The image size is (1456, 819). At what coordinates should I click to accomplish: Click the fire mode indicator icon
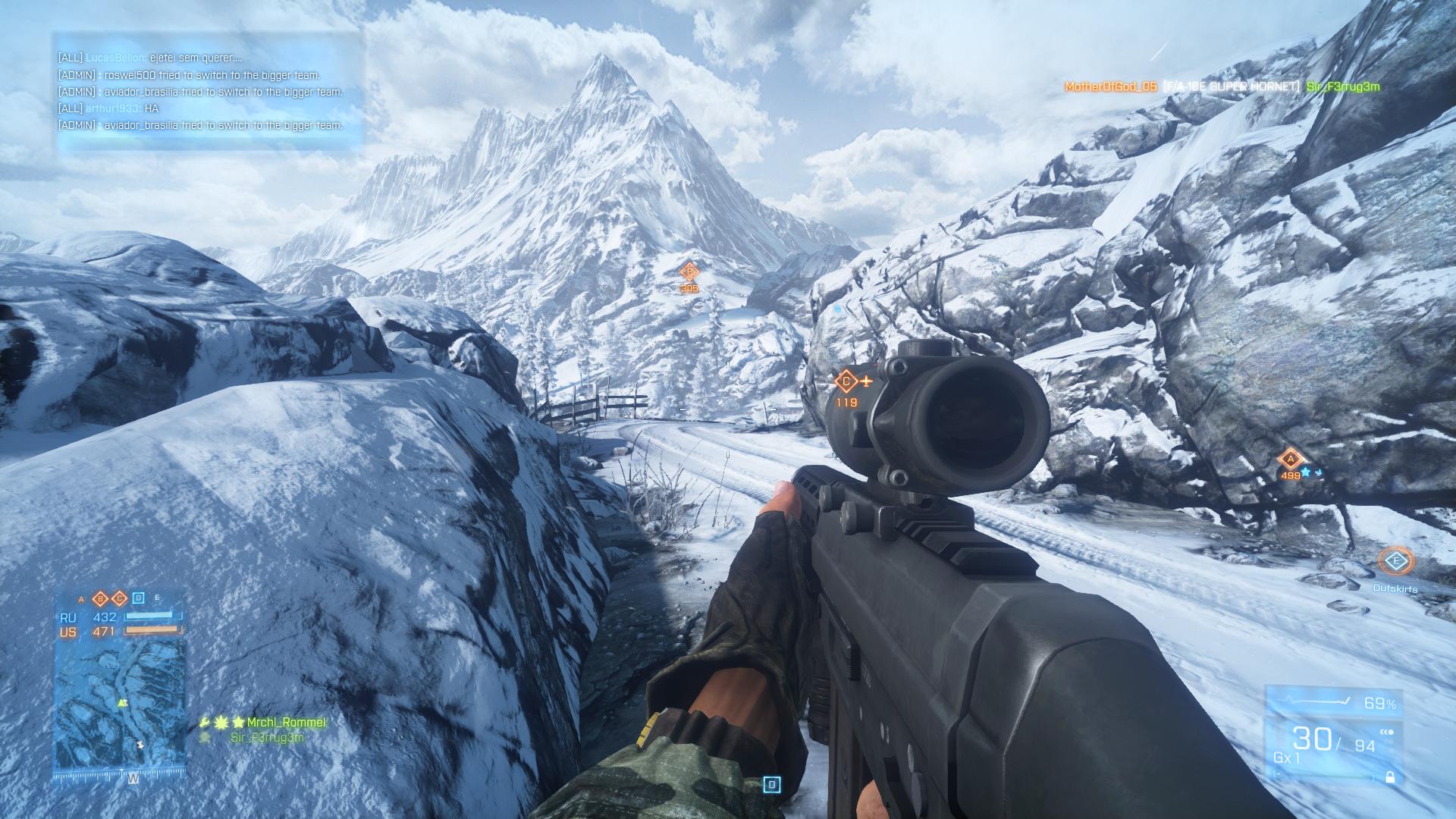1387,733
